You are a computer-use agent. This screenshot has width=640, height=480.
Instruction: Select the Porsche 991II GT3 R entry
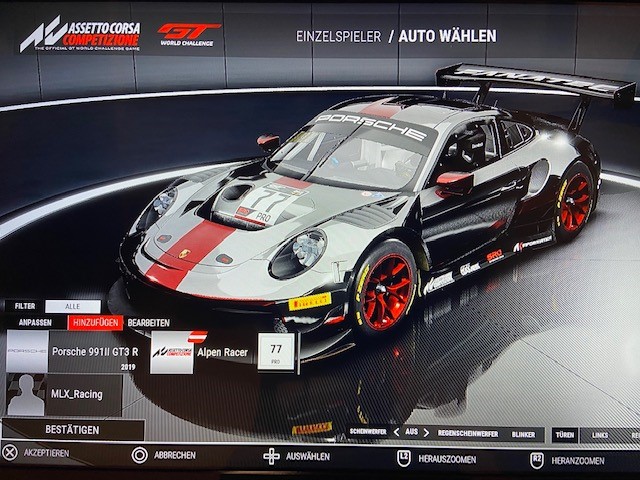tap(92, 352)
